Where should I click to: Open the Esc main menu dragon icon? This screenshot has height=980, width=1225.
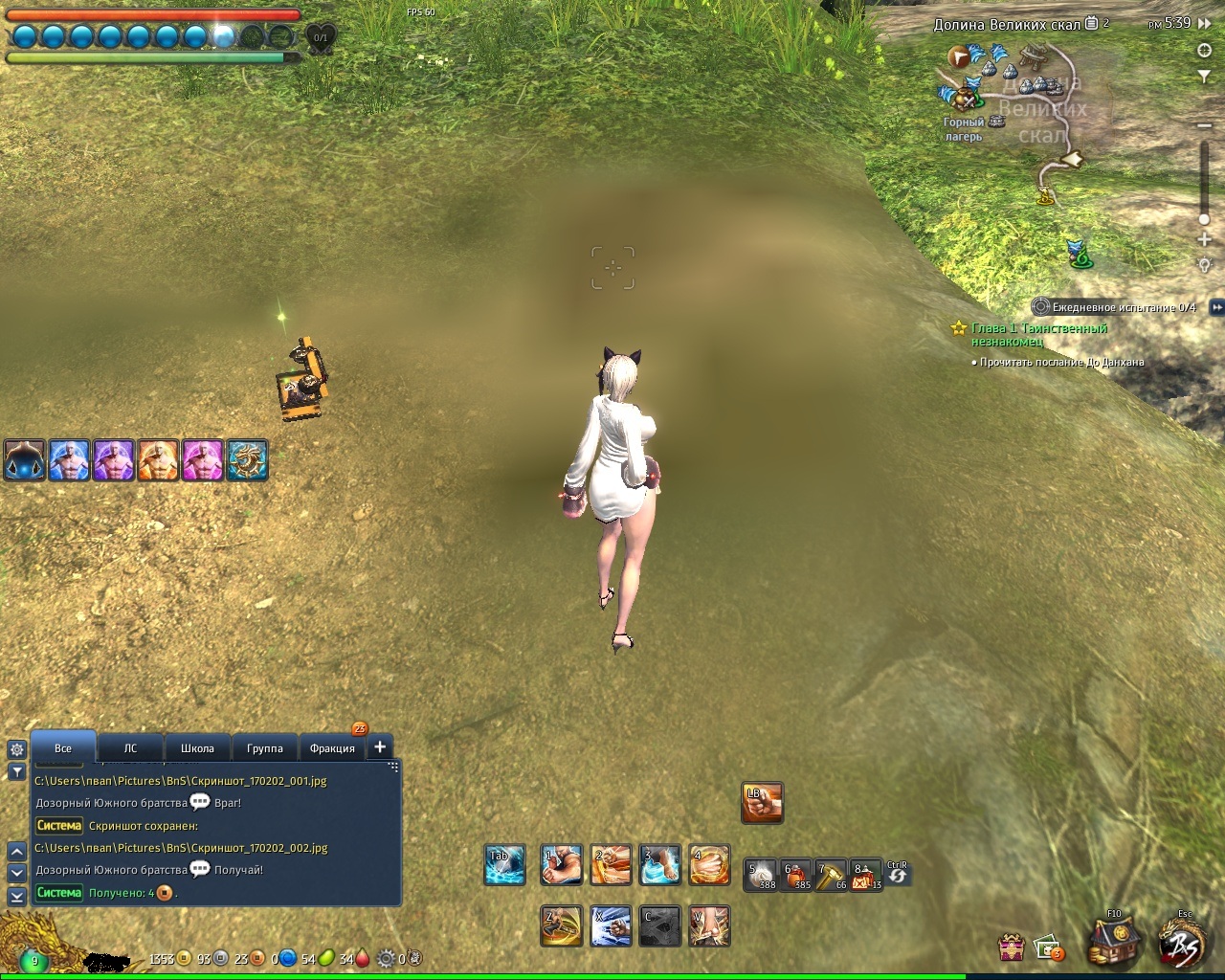1183,941
